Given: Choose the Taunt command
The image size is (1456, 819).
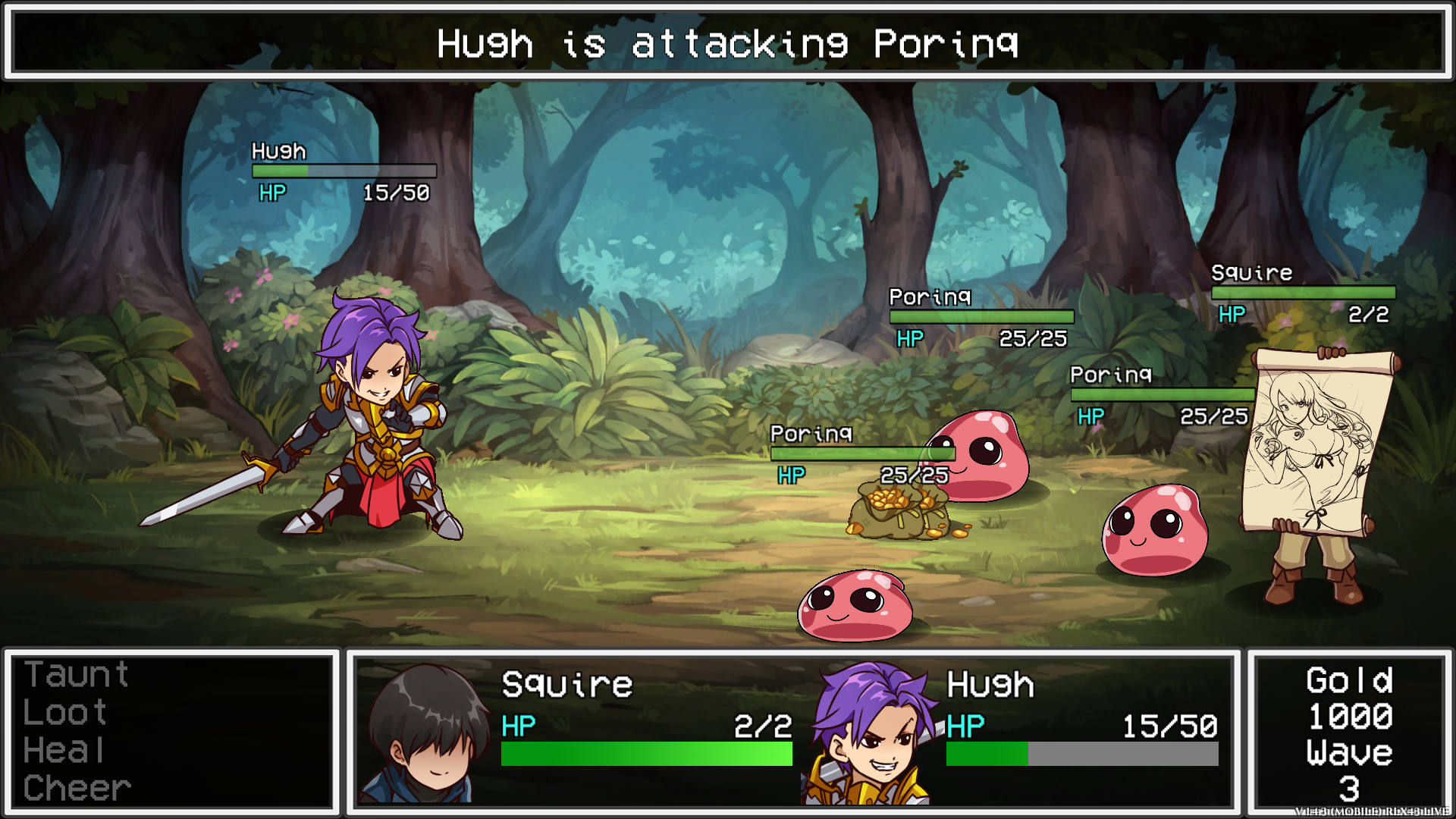Looking at the screenshot, I should pos(76,673).
